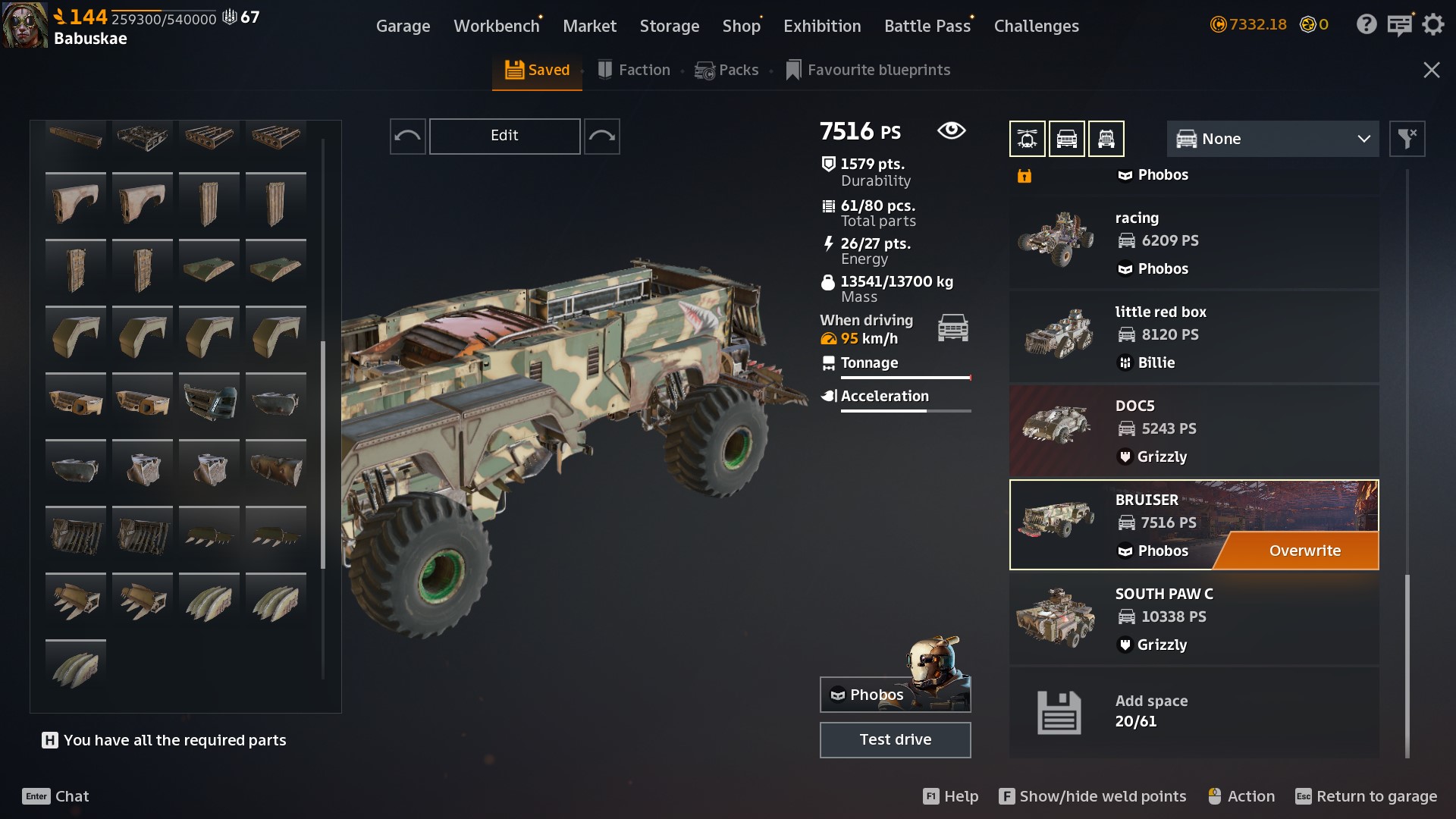Pick the racing blueprint

click(1194, 242)
